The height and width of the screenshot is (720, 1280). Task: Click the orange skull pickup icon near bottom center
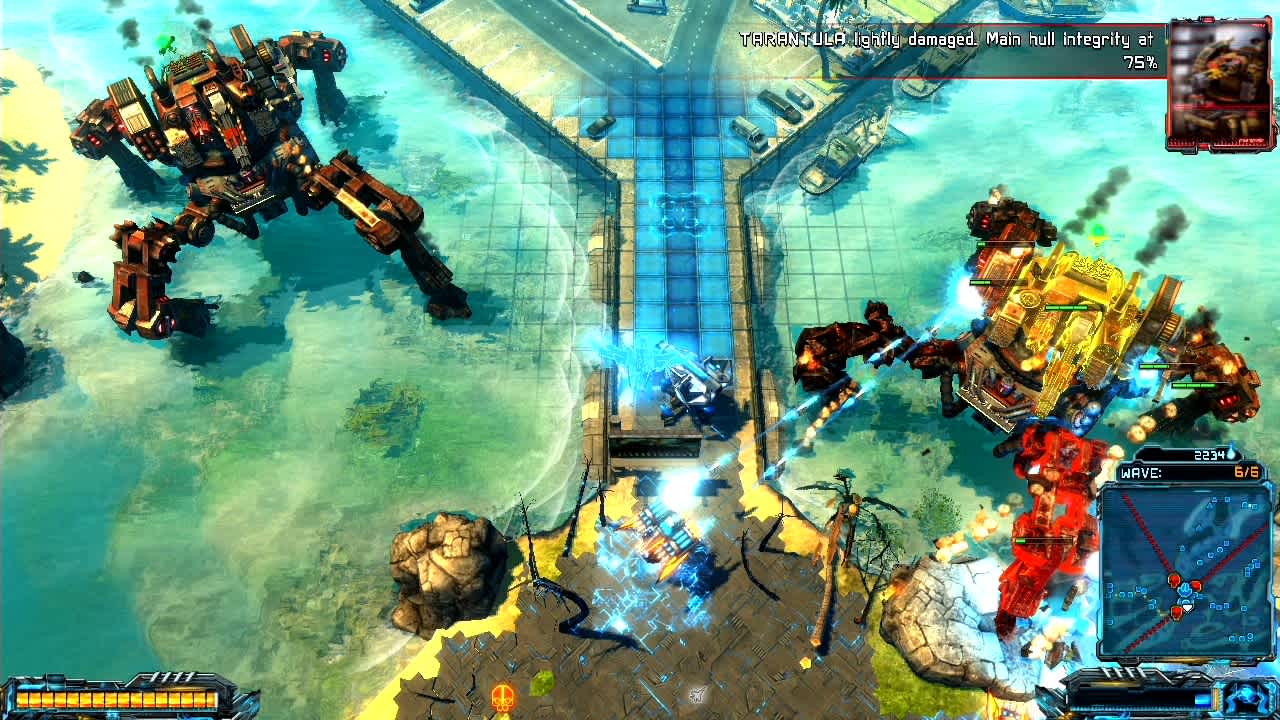pyautogui.click(x=503, y=696)
